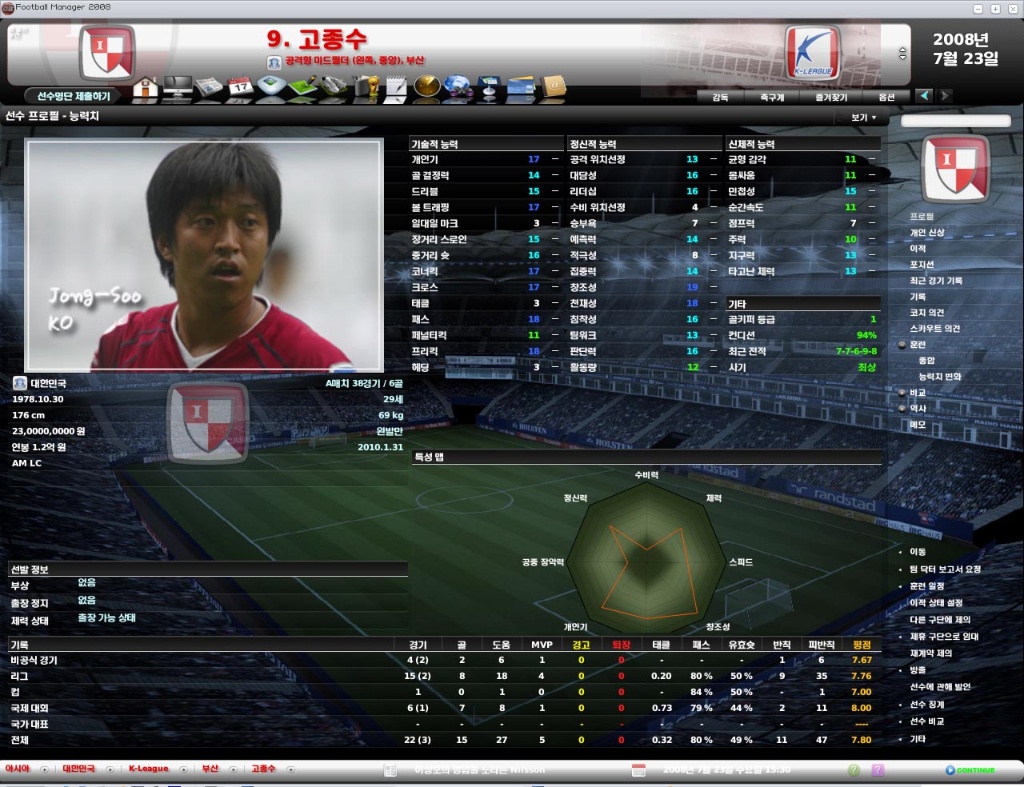Choose 다른 구단에 제의 action
The width and height of the screenshot is (1024, 787).
(941, 619)
